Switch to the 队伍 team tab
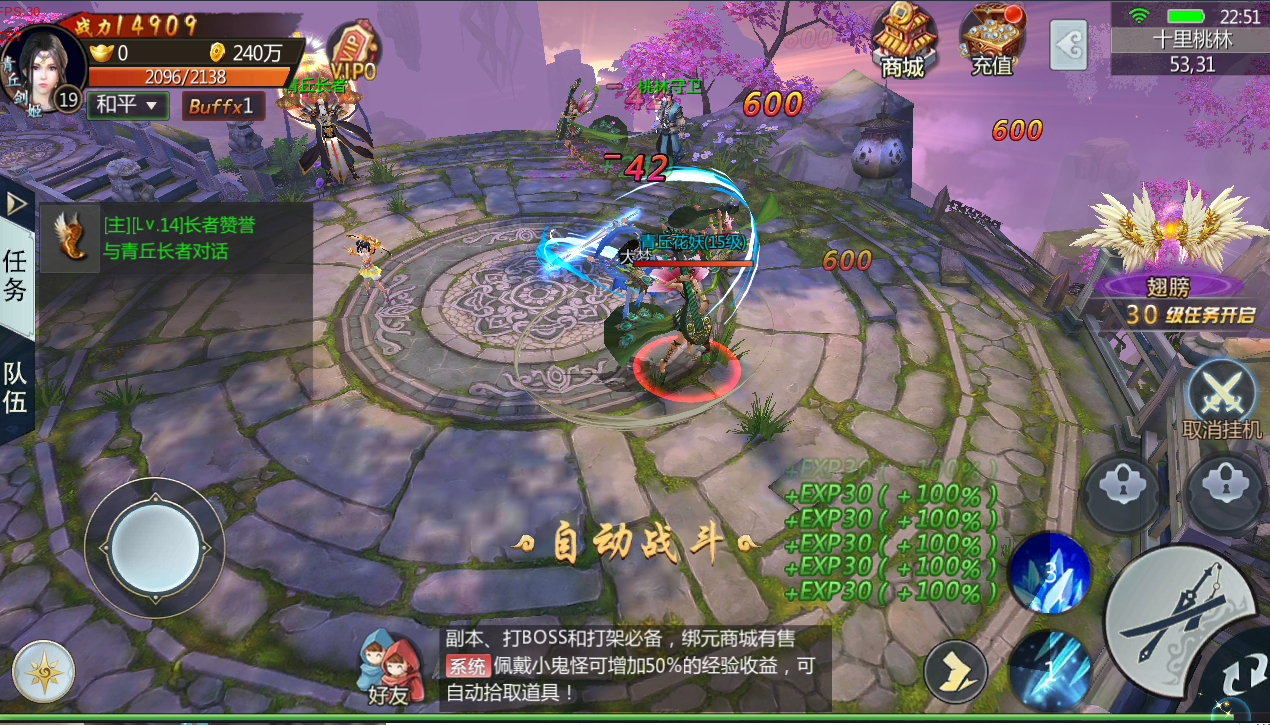The width and height of the screenshot is (1270, 725). coord(16,388)
